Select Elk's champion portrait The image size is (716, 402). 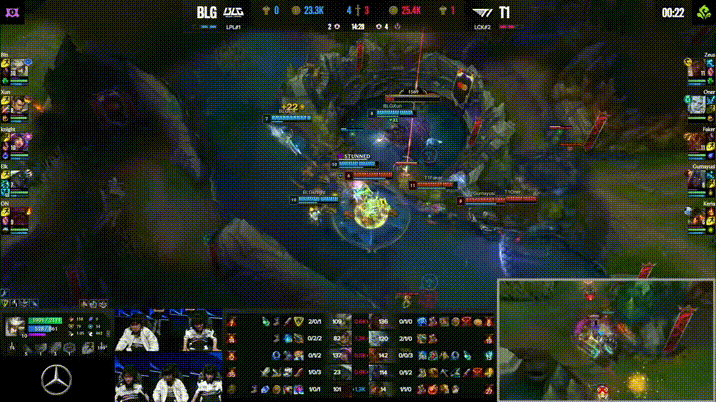tap(19, 179)
